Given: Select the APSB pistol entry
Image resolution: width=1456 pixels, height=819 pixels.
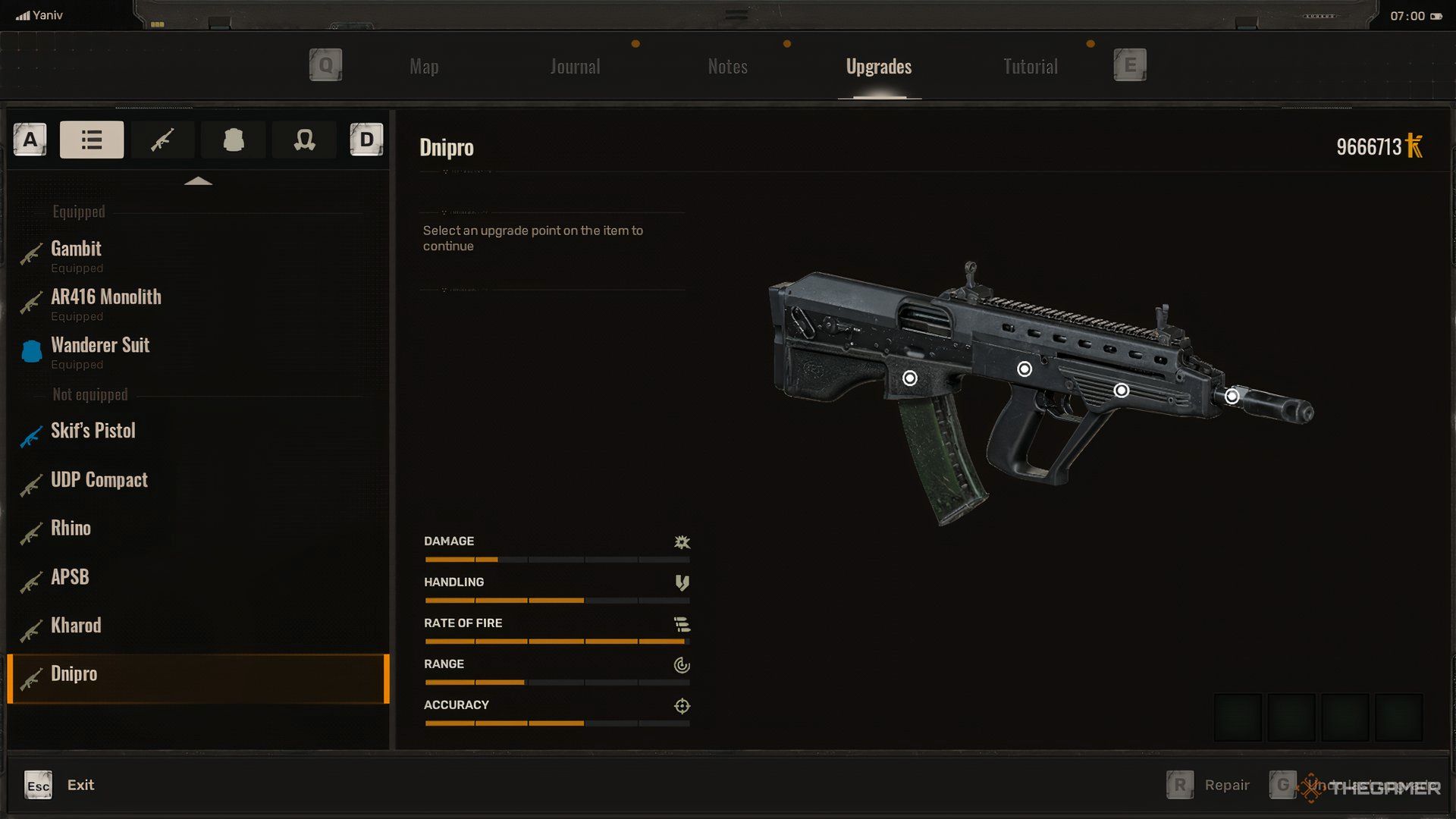Looking at the screenshot, I should coord(70,577).
